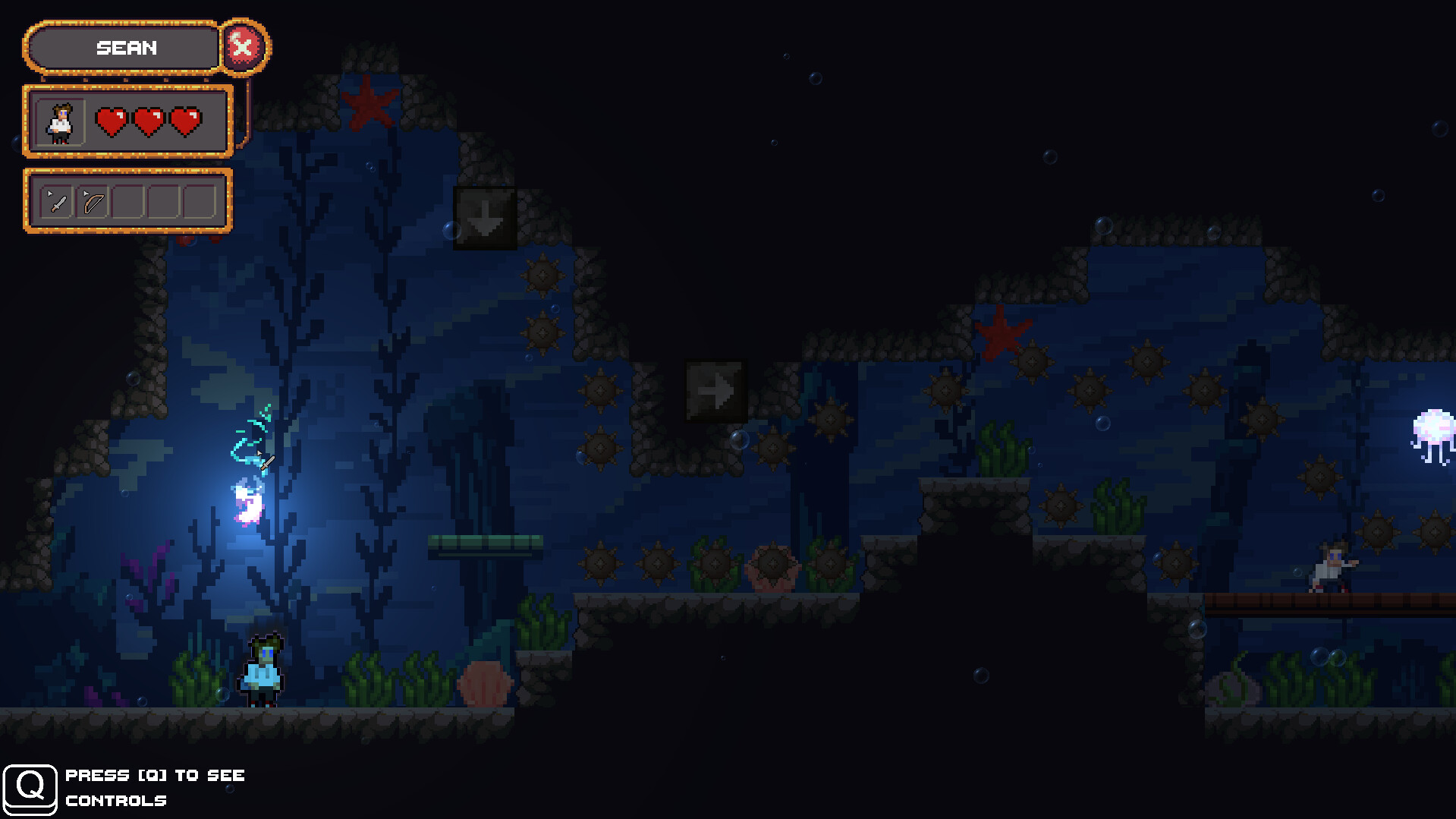
Task: Click the 'PRESS [Q] TO SEE CONTROLS' text
Action: point(155,788)
